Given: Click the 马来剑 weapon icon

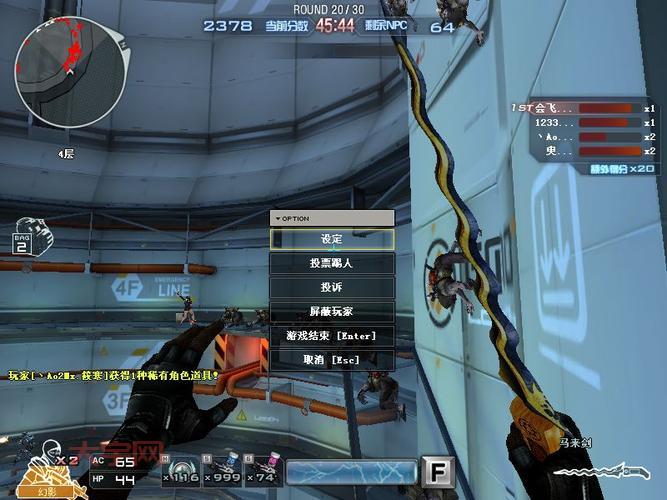Looking at the screenshot, I should (620, 469).
